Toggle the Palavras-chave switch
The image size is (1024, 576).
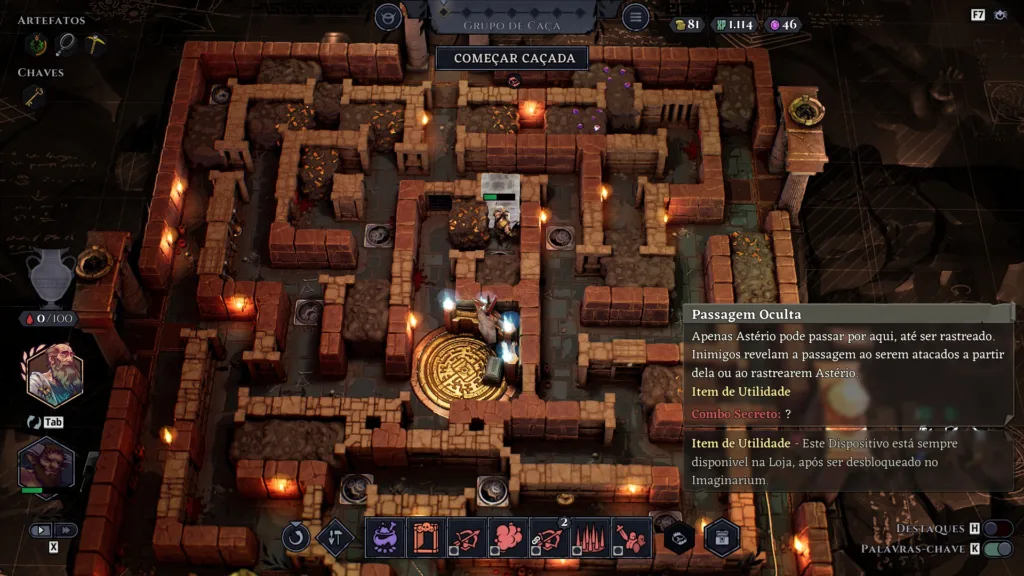pyautogui.click(x=997, y=549)
